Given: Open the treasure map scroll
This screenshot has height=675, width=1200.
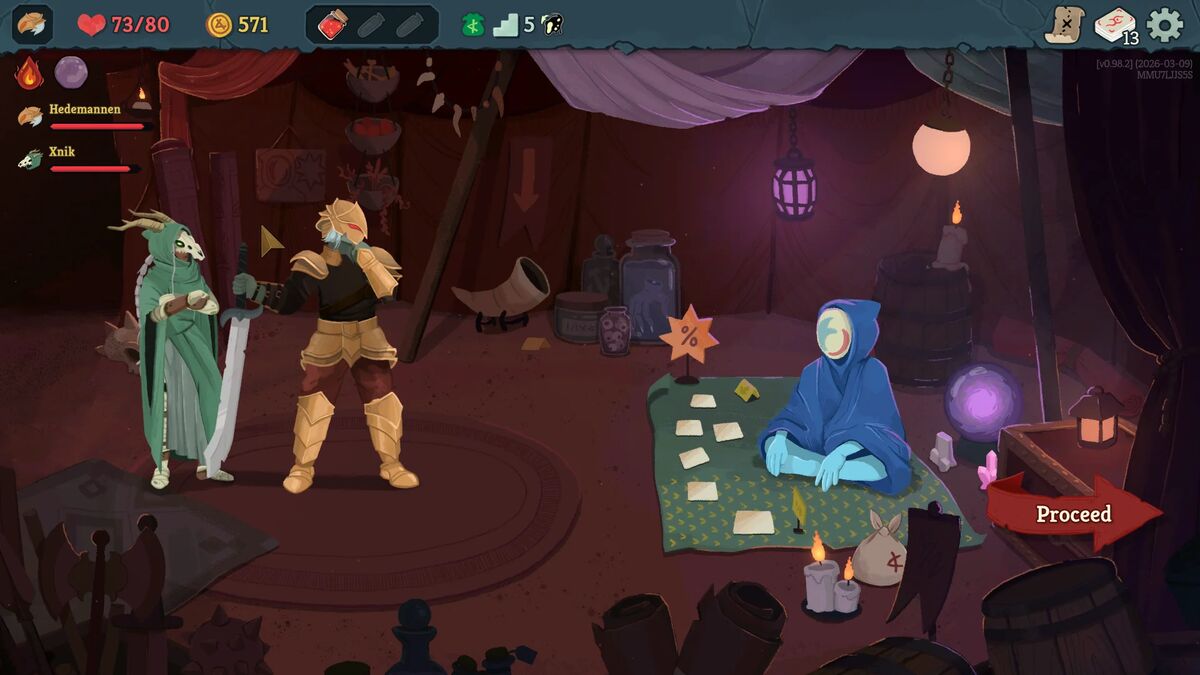Looking at the screenshot, I should (1064, 25).
